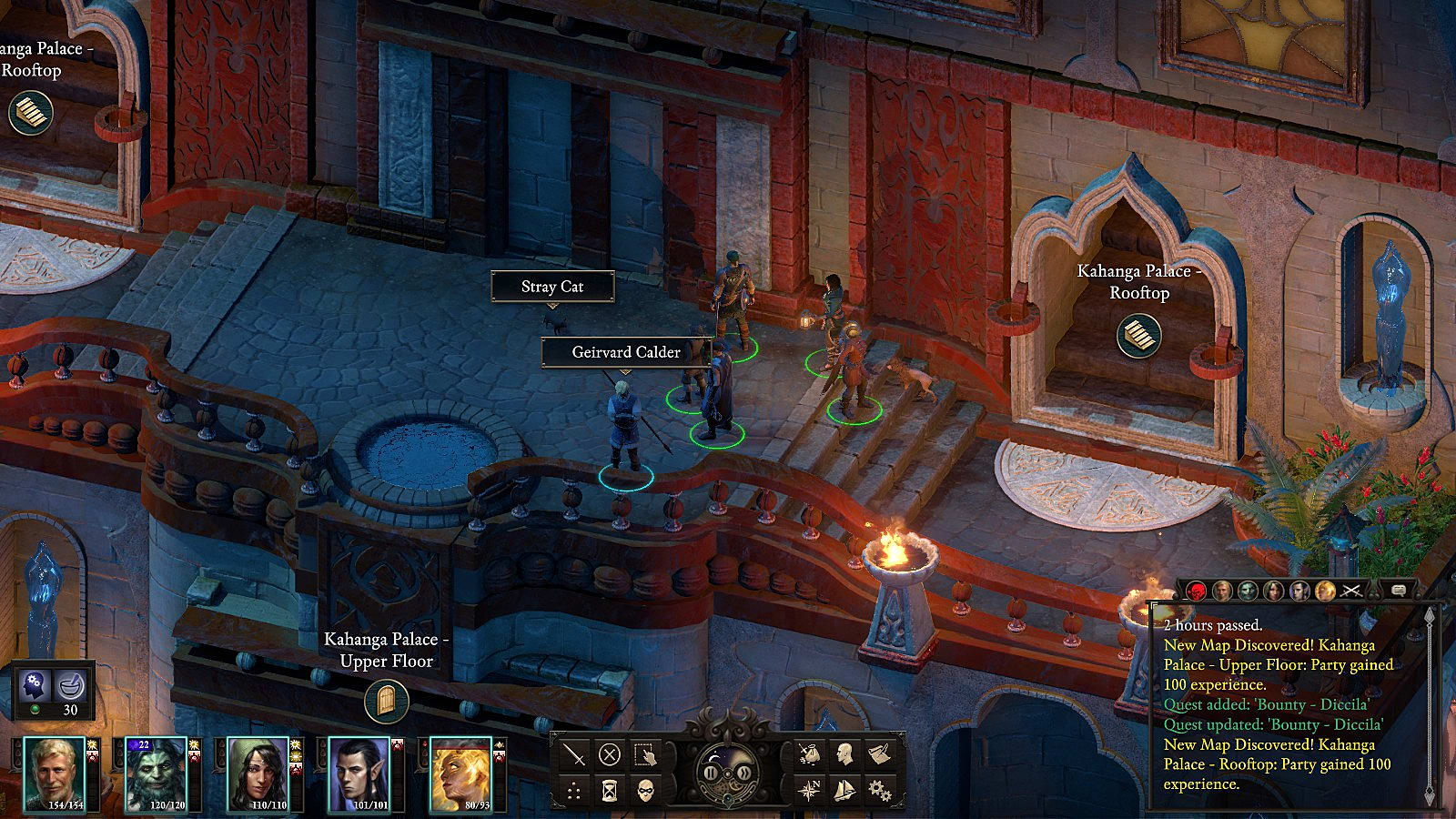Screen dimensions: 1456x819
Task: Toggle fast-forward speed on the clock
Action: coord(744,773)
